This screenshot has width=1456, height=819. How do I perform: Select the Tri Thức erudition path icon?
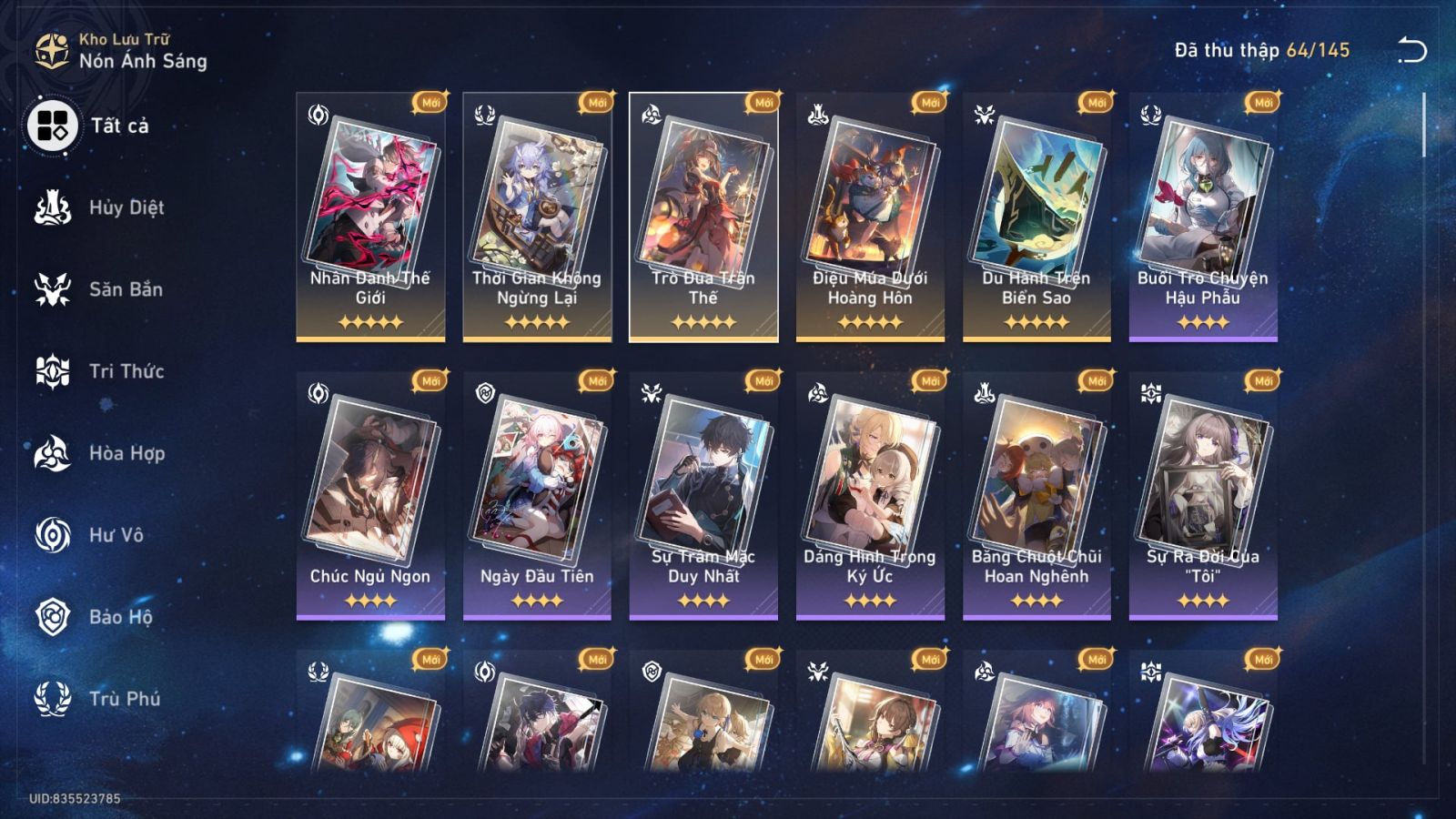tap(52, 372)
